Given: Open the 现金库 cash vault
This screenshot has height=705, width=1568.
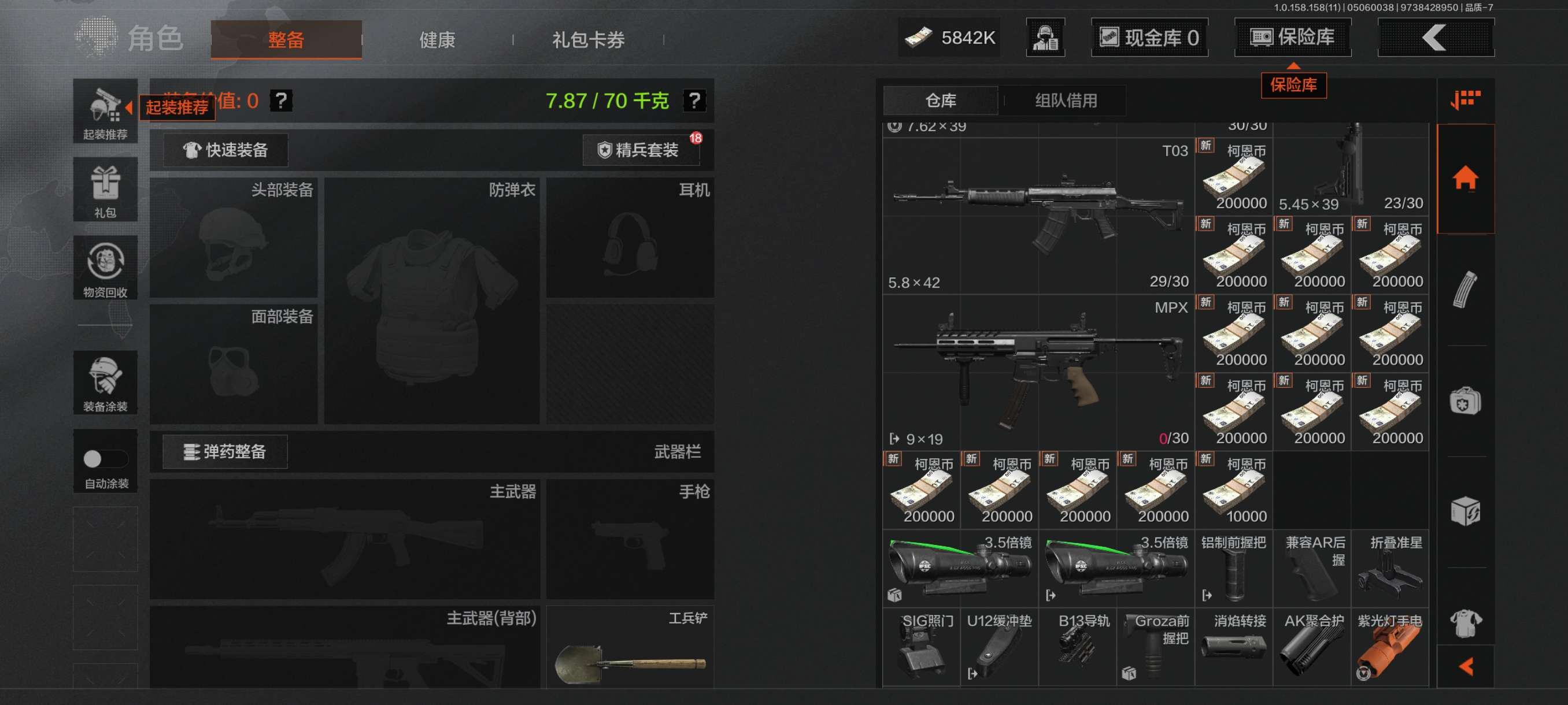Looking at the screenshot, I should (1149, 38).
